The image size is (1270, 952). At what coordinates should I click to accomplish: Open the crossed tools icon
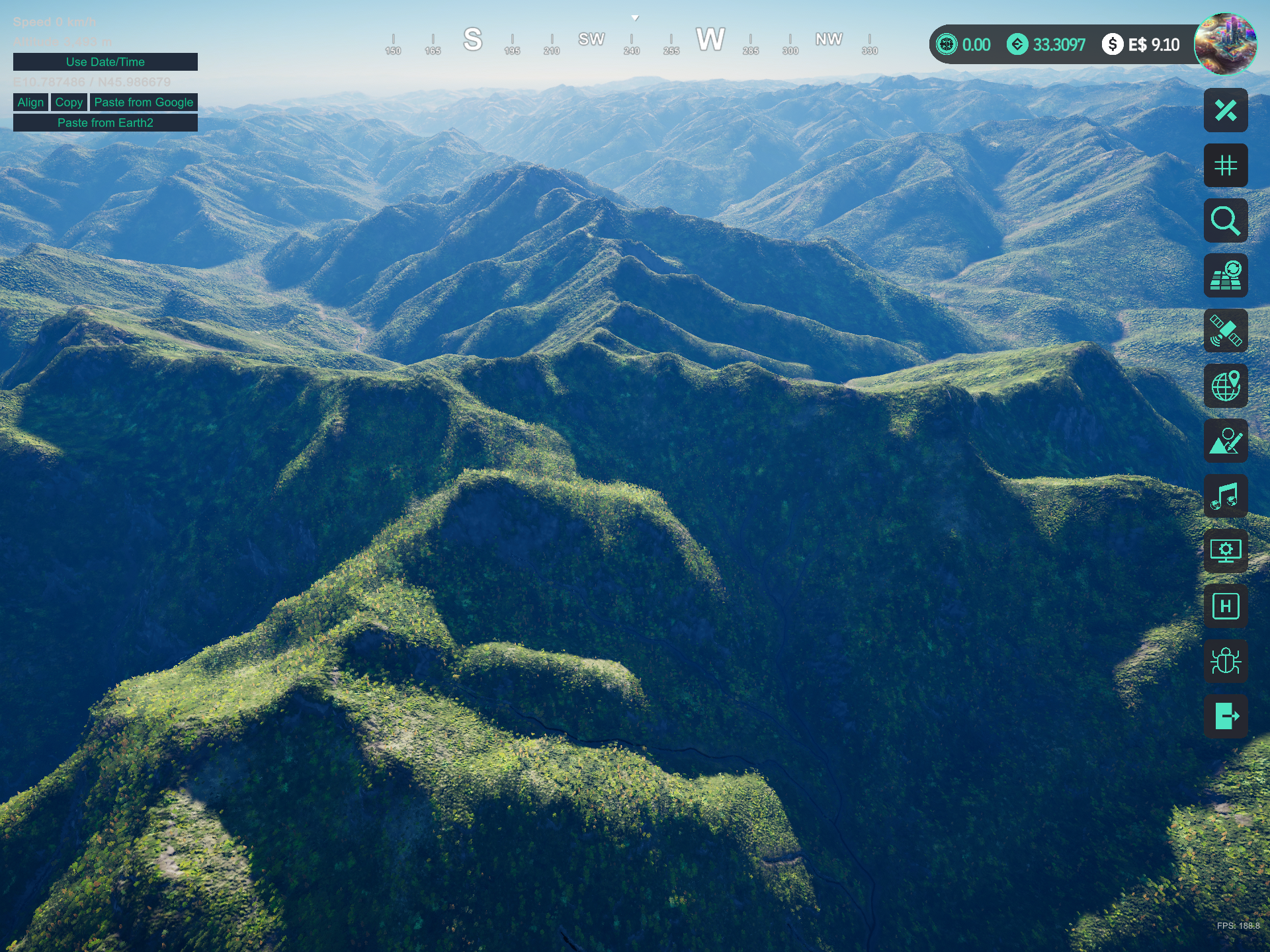point(1226,110)
